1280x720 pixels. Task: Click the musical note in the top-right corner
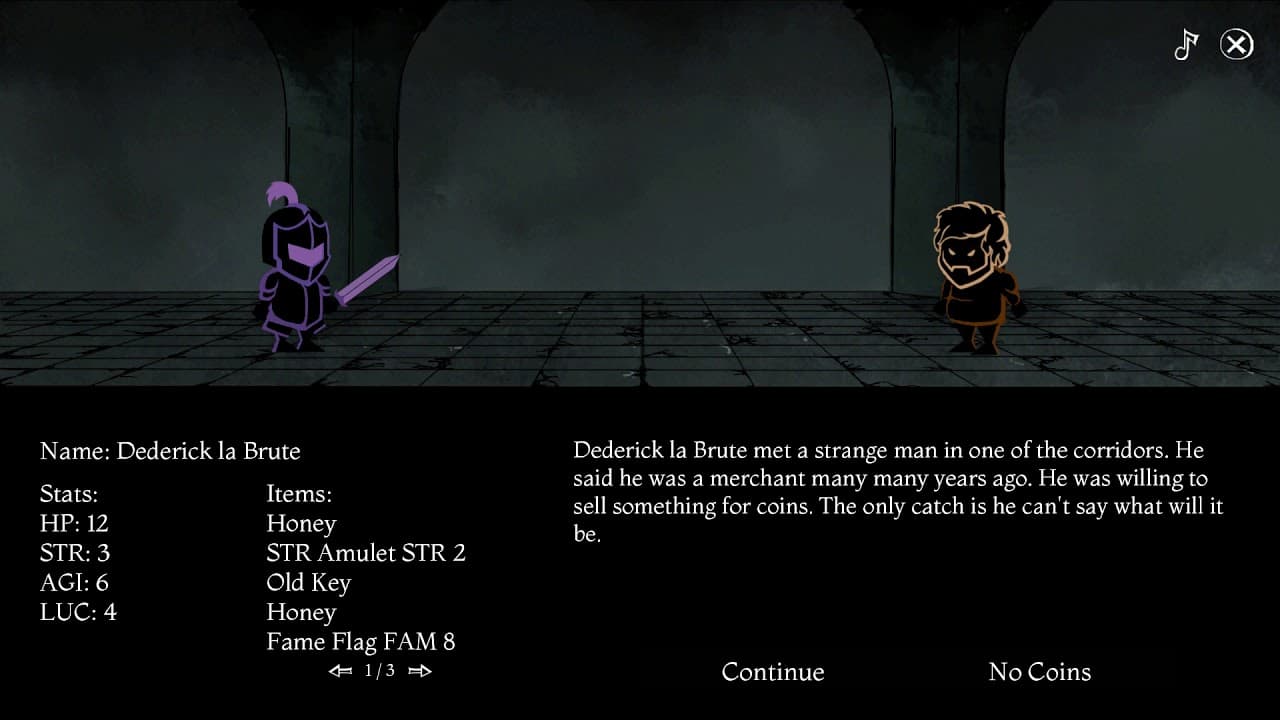tap(1186, 44)
